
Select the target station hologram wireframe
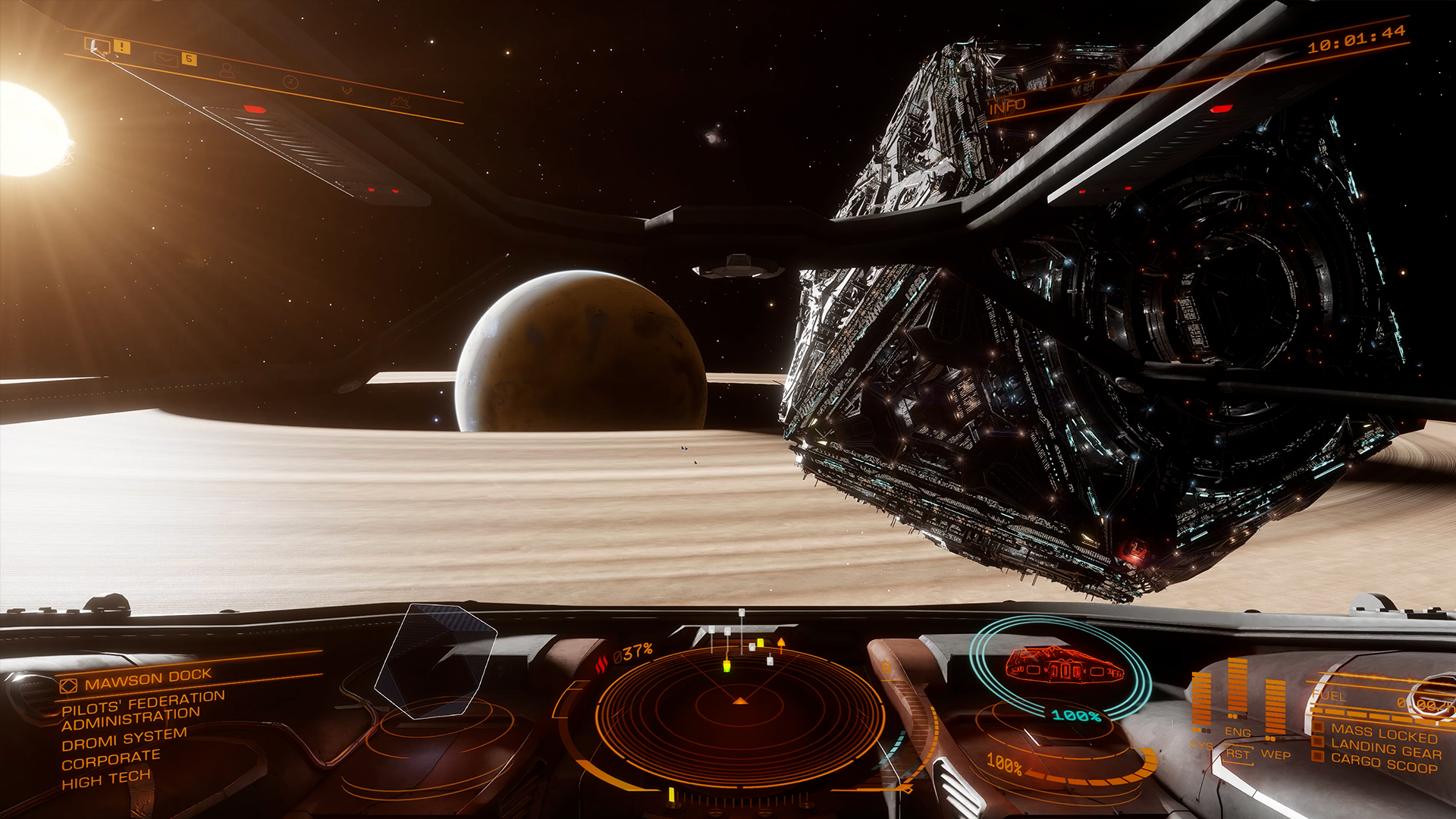tap(435, 660)
